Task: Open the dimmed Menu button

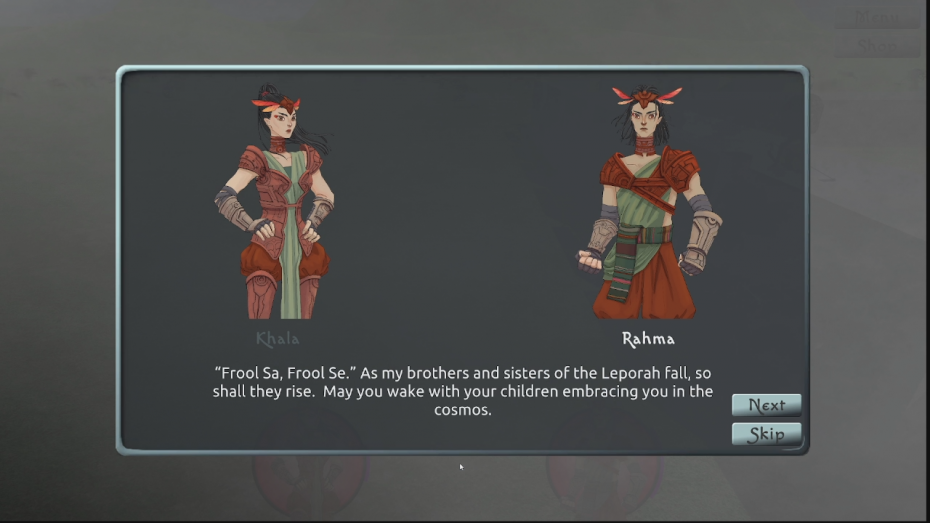Action: [877, 18]
